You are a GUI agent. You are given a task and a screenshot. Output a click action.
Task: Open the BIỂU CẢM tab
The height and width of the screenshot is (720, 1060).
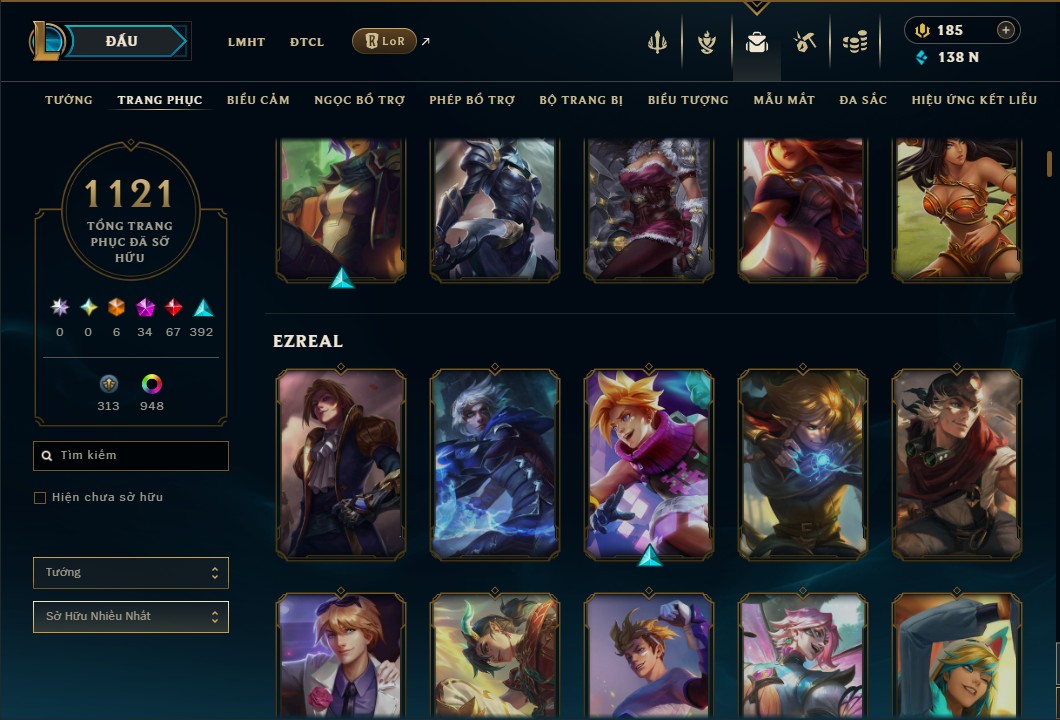[258, 100]
